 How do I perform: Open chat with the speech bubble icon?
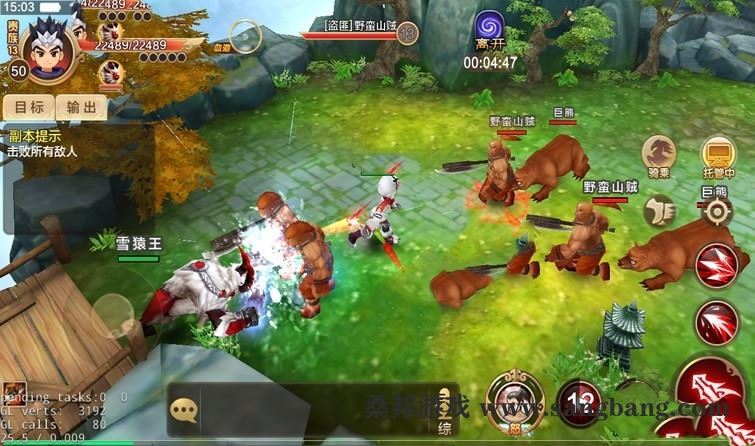pos(183,409)
